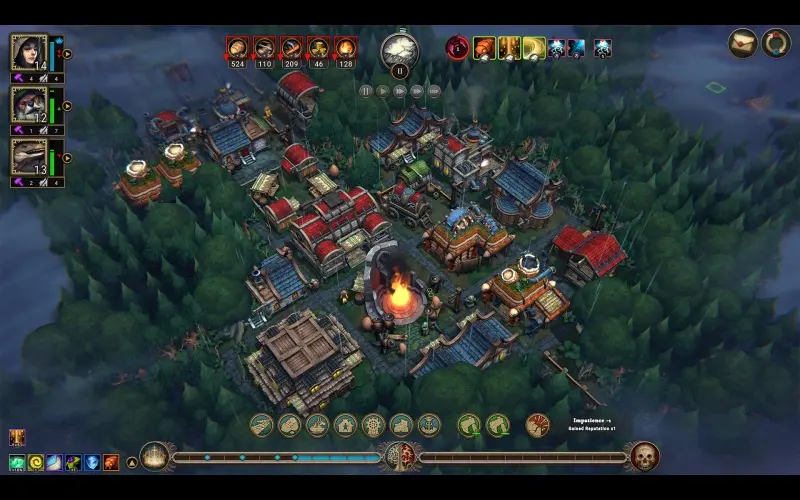Open the ship wheel build category
The image size is (800, 500).
[374, 425]
